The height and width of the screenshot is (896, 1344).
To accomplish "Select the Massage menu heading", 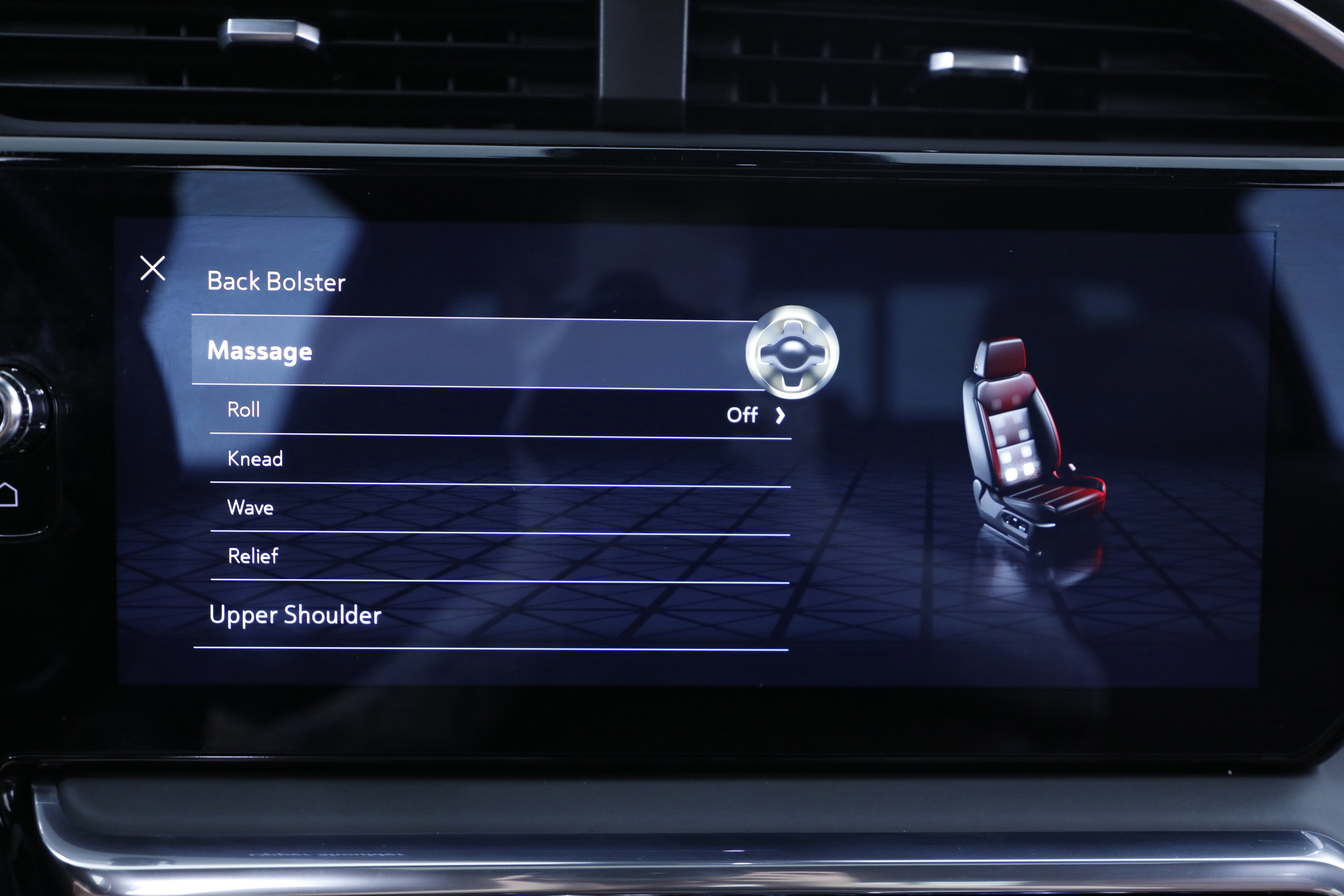I will (260, 351).
